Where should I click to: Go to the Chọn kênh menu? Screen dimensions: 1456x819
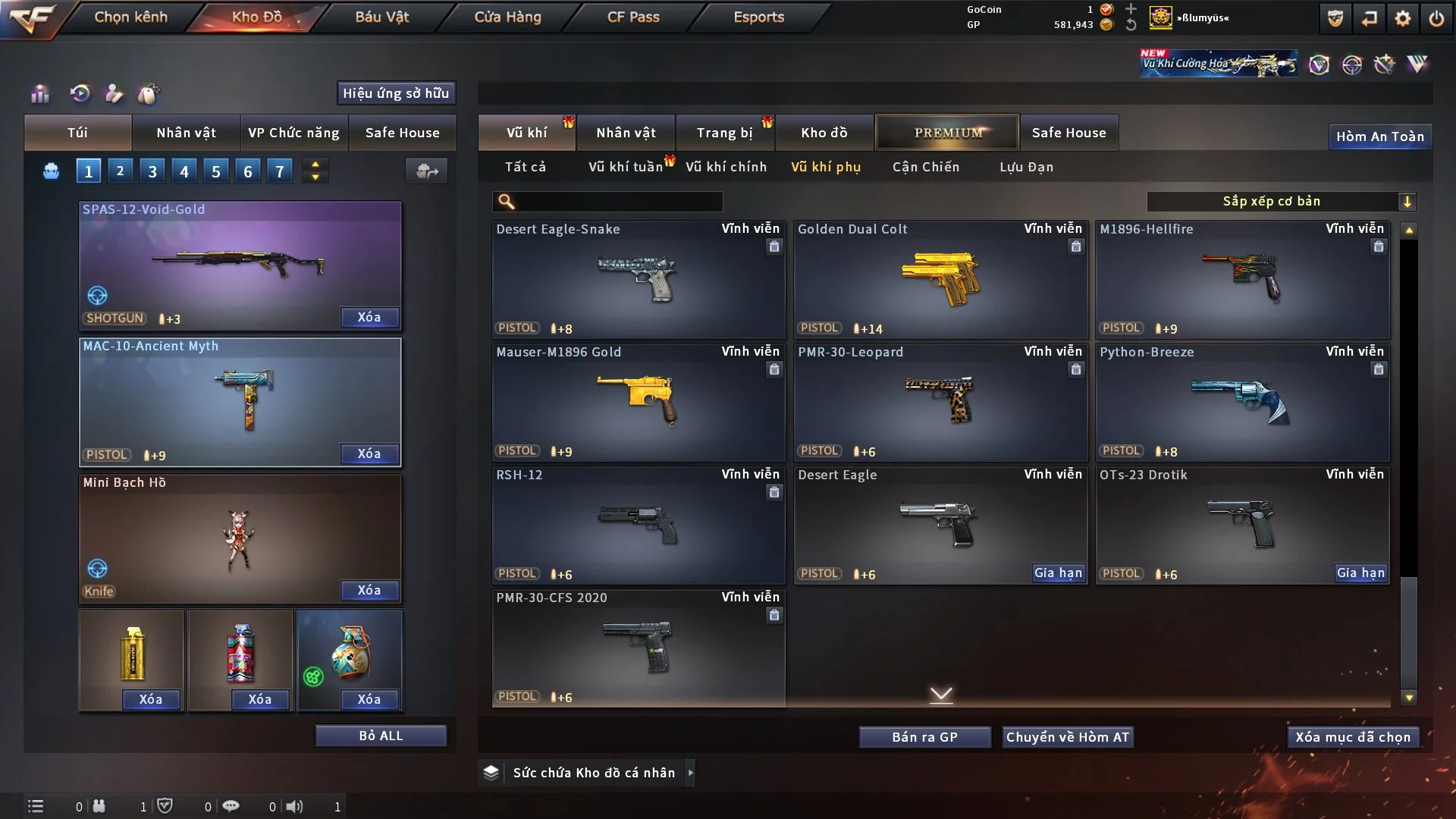[130, 17]
